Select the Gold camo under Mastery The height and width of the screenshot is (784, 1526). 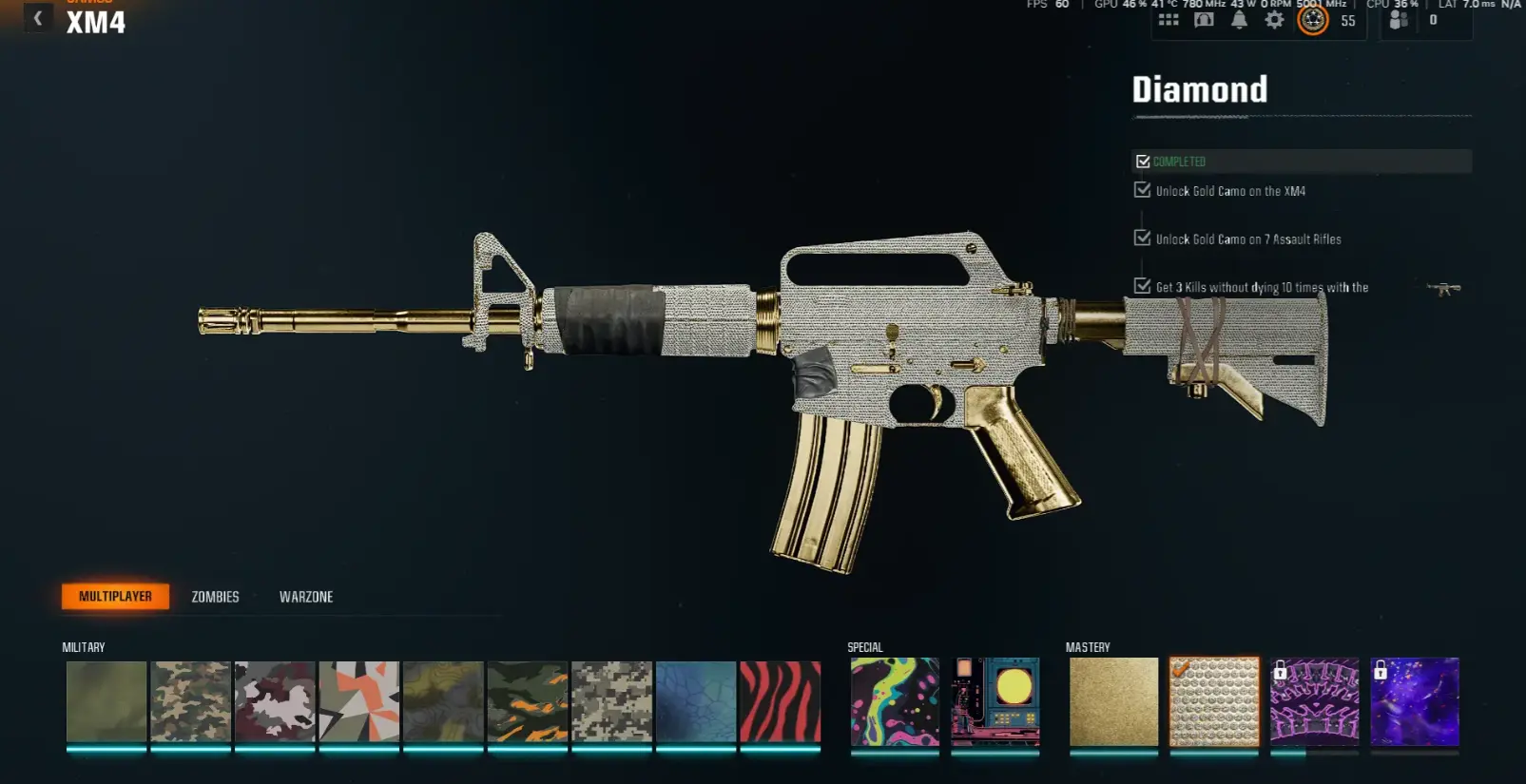[1112, 703]
